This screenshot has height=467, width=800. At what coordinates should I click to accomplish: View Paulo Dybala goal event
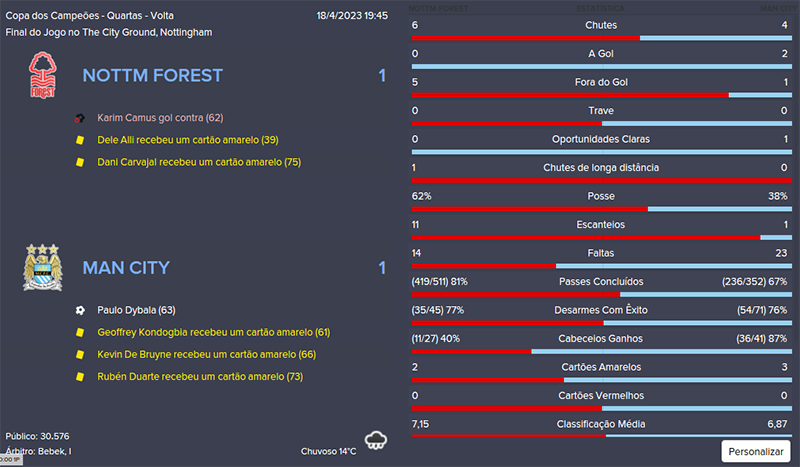[136, 310]
